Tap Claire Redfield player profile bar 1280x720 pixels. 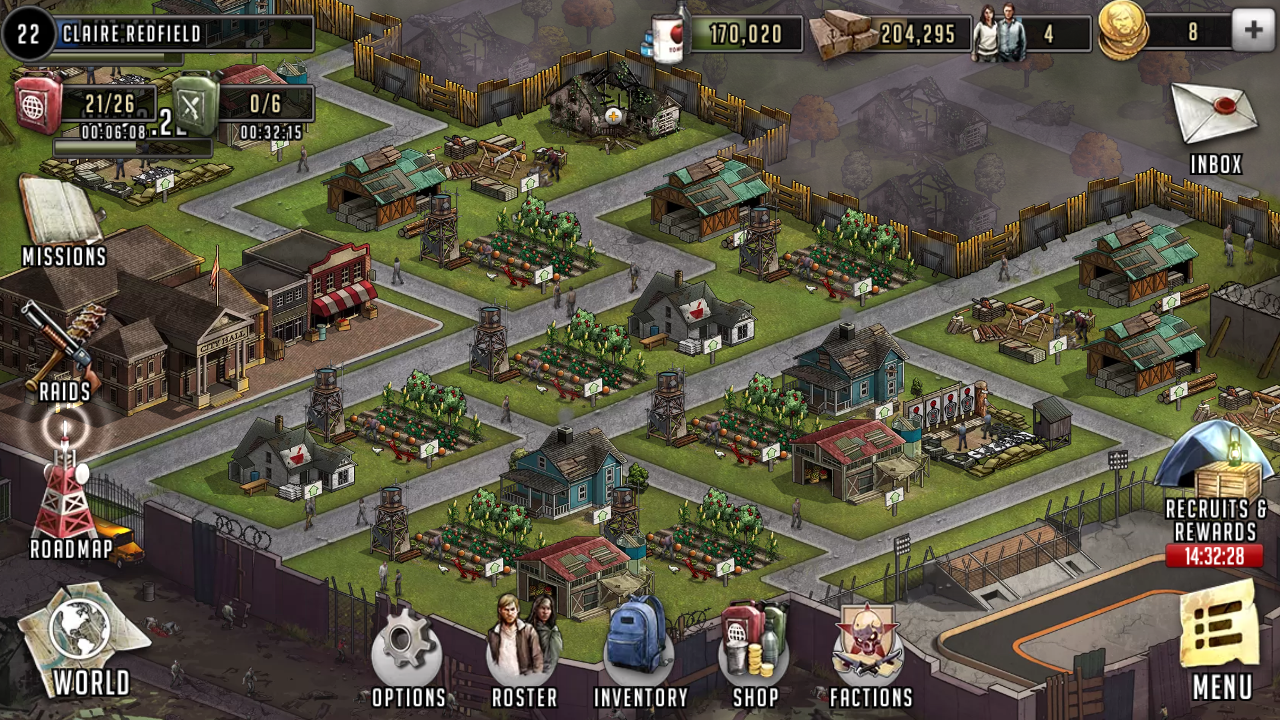[160, 34]
